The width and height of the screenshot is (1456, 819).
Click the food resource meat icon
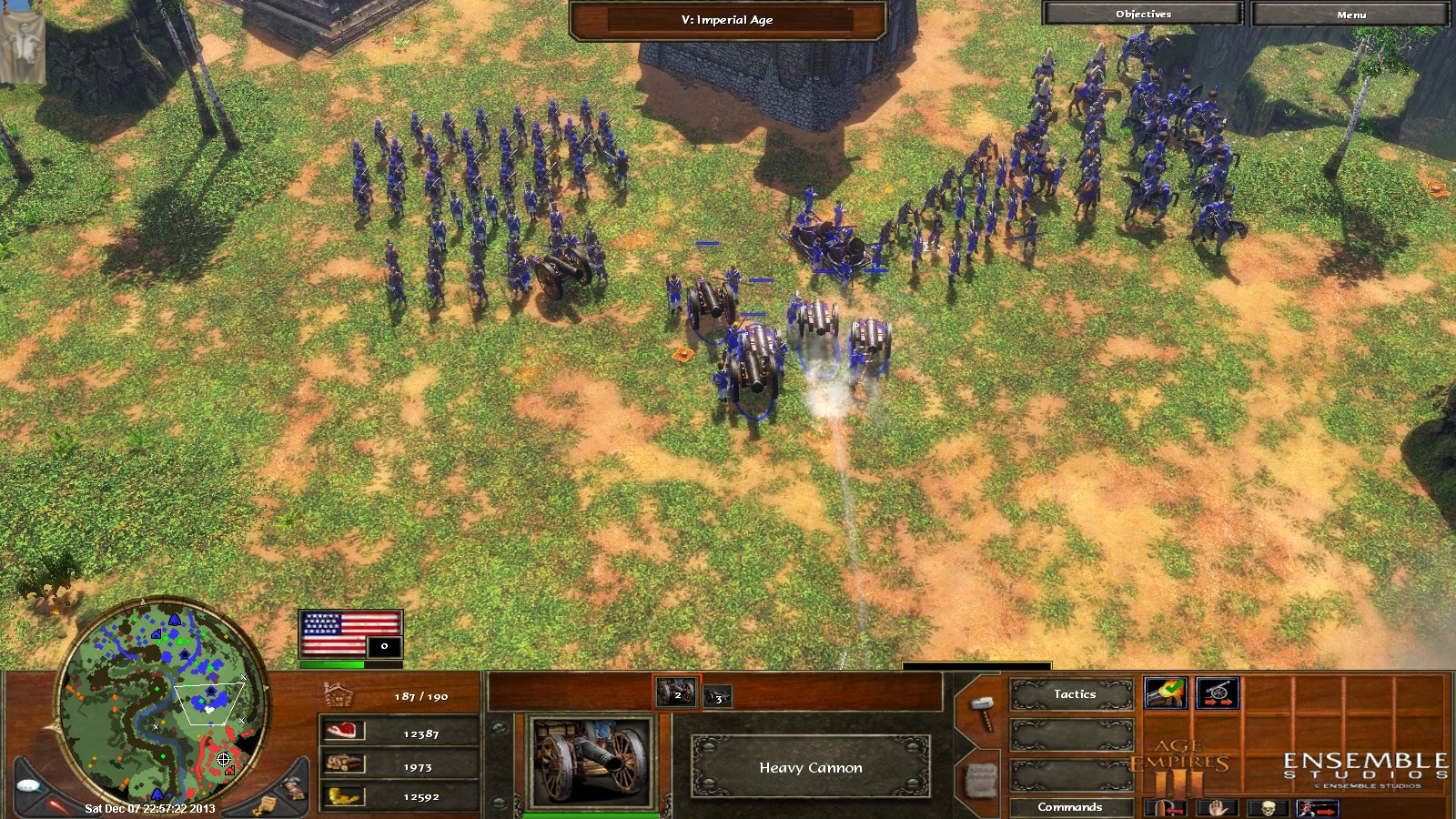click(345, 731)
